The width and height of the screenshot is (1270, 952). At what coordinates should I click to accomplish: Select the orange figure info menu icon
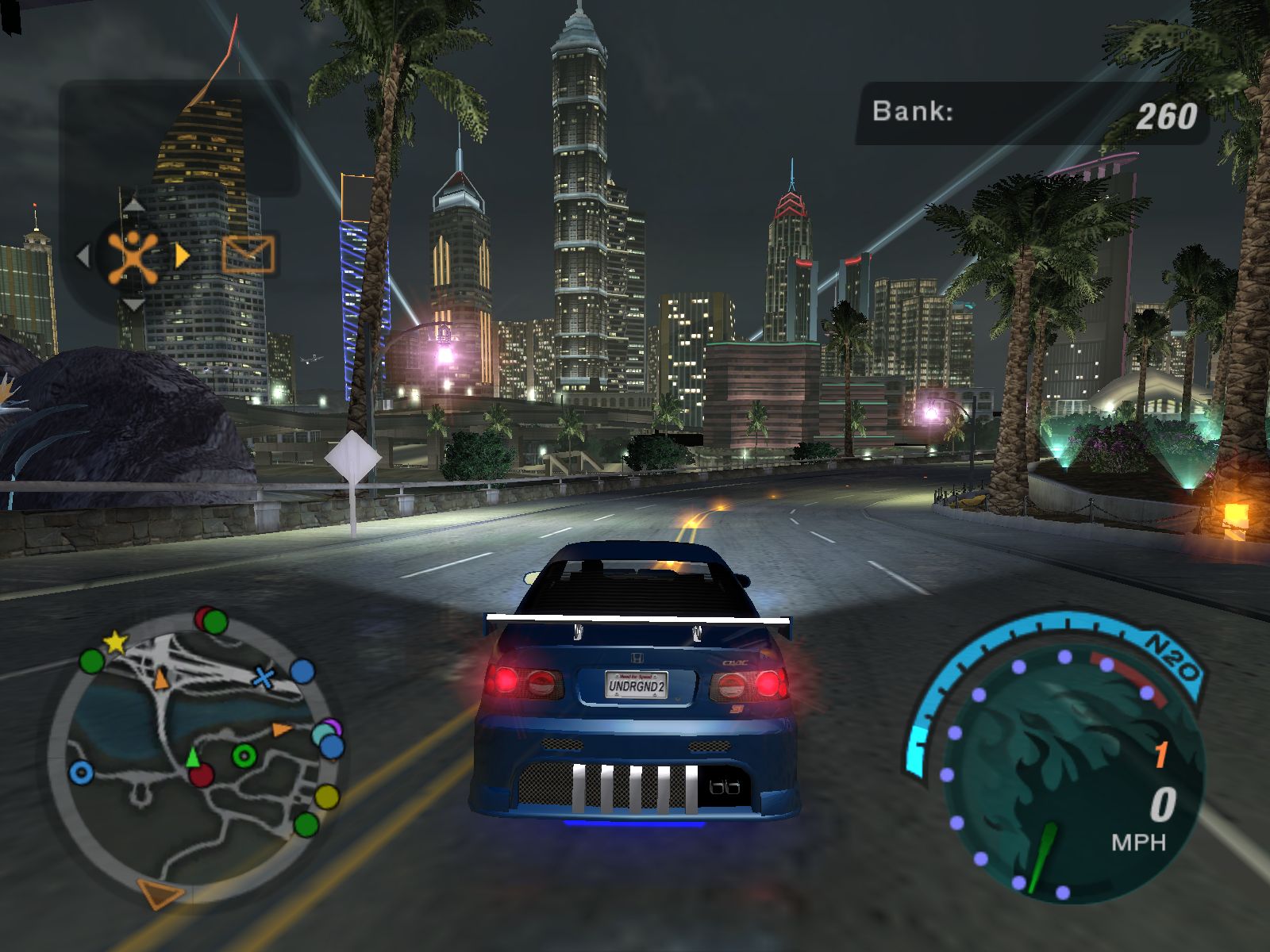[133, 255]
